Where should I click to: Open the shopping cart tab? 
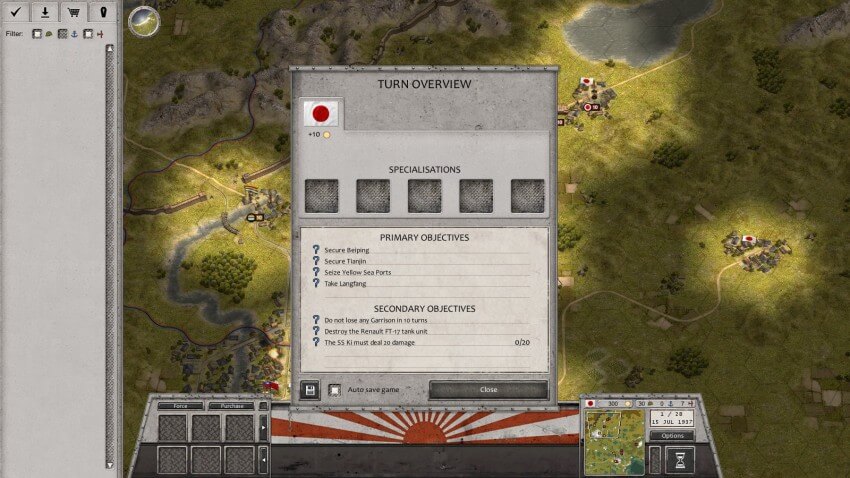(x=74, y=12)
